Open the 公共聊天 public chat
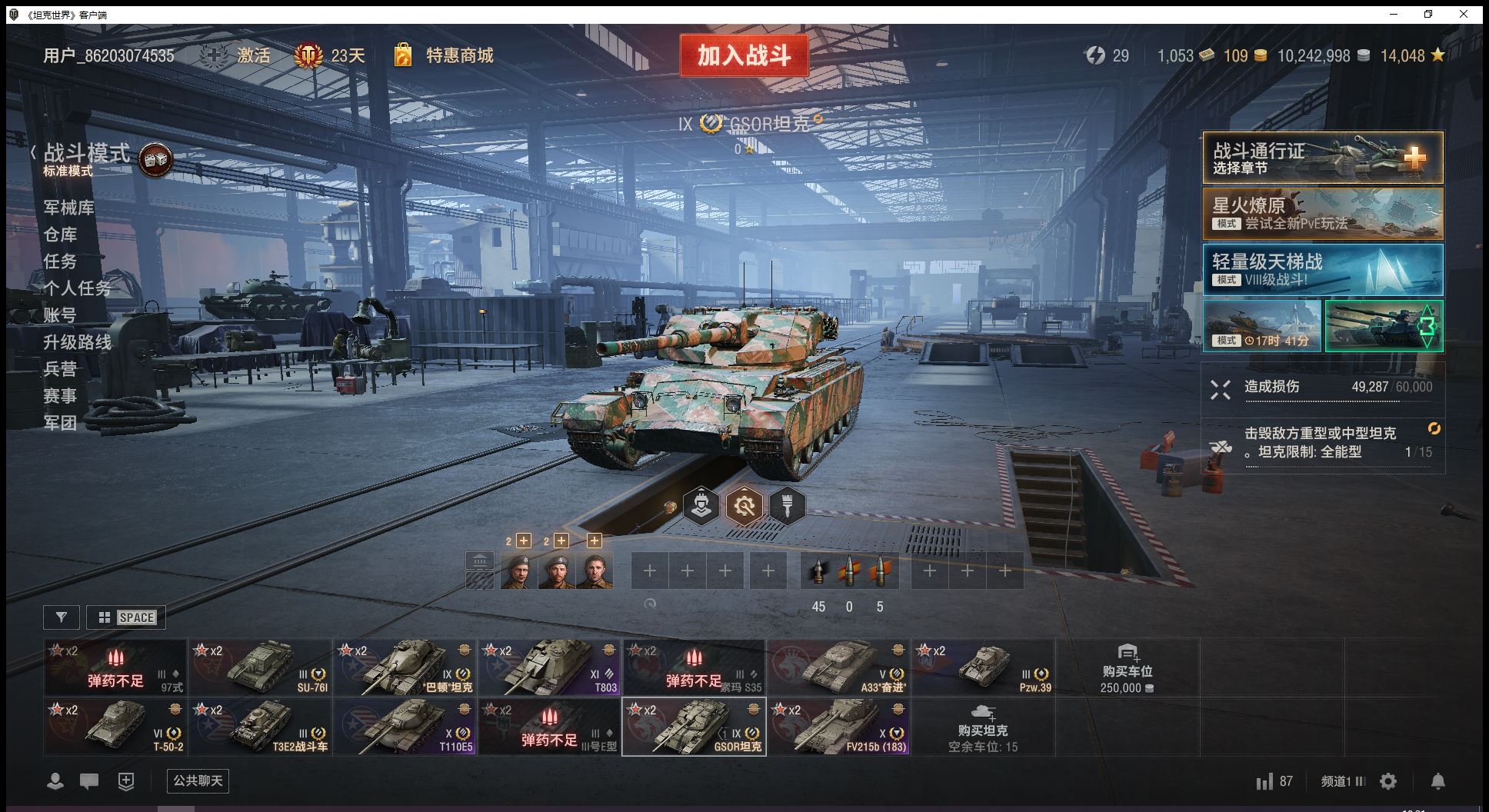This screenshot has width=1489, height=812. (x=198, y=781)
